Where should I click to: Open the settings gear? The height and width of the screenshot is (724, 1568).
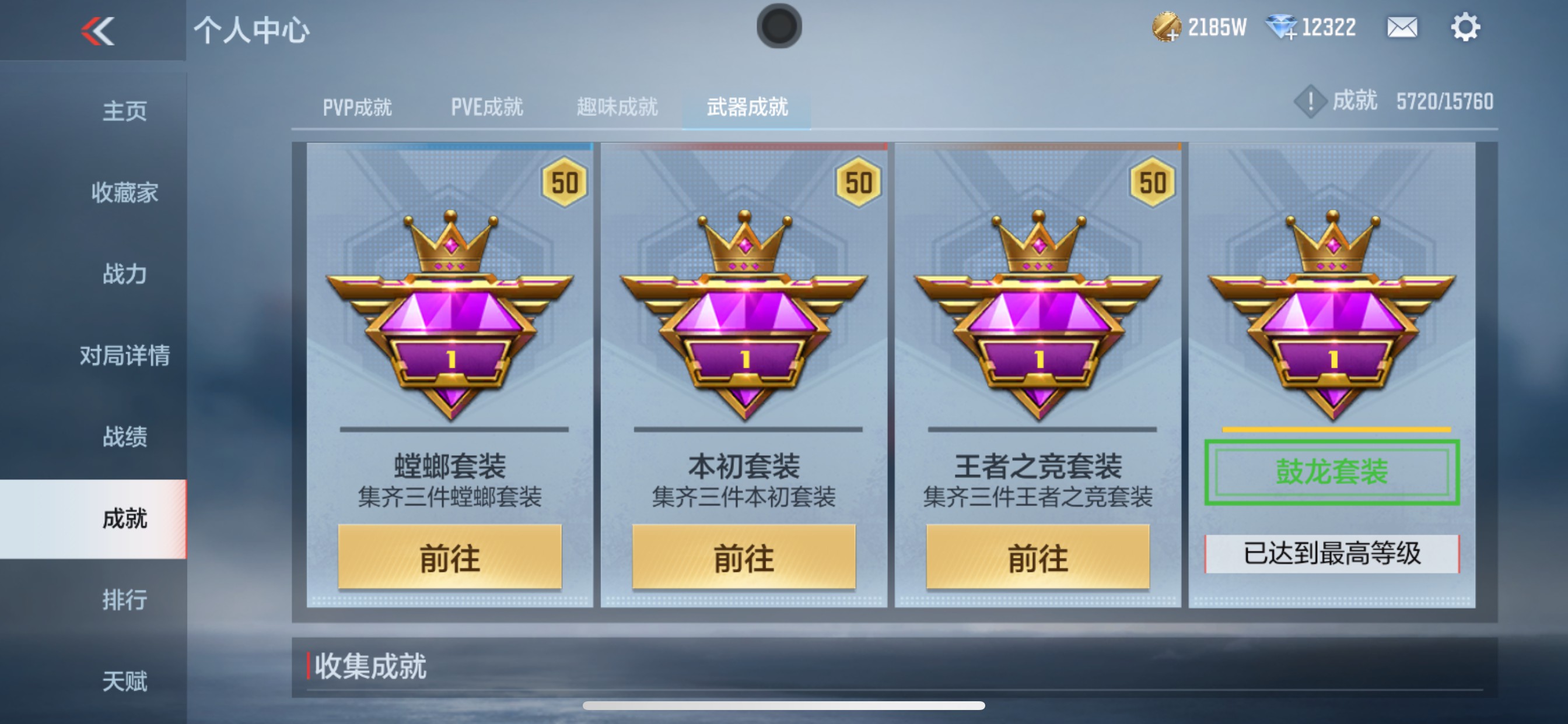(x=1469, y=27)
